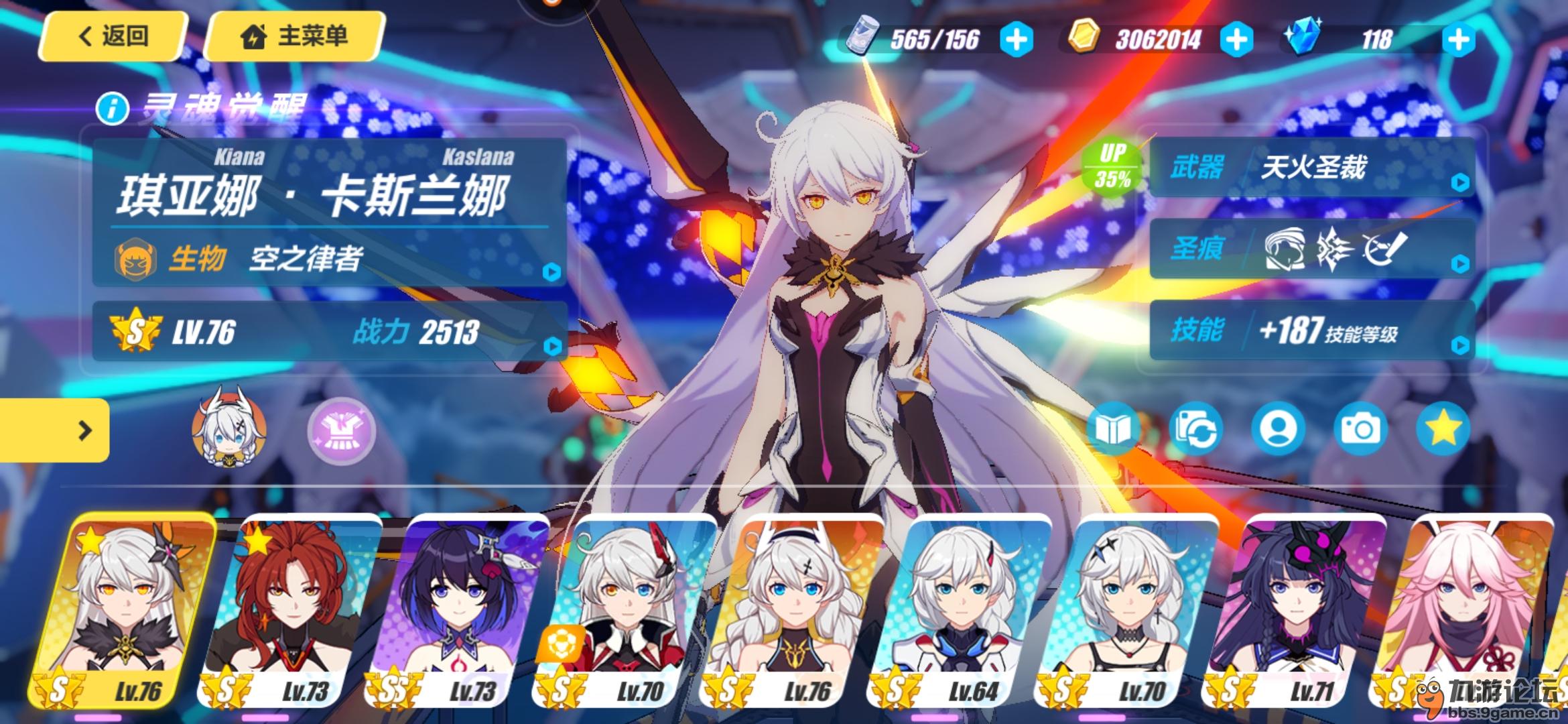Buy more blue crystals via plus button
The height and width of the screenshot is (724, 1568).
point(1458,40)
